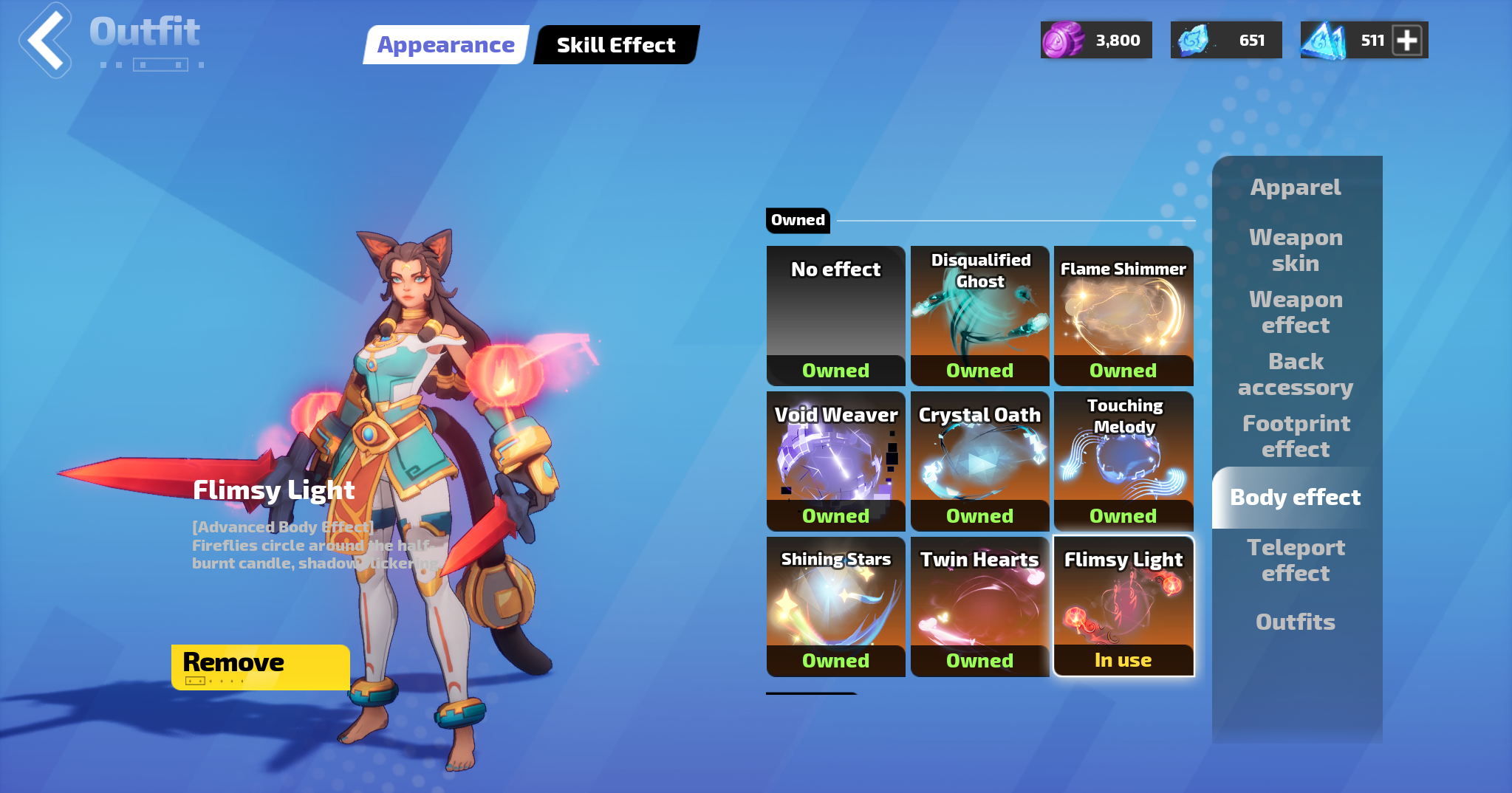
Task: Equip the Void Weaver effect
Action: coord(835,461)
